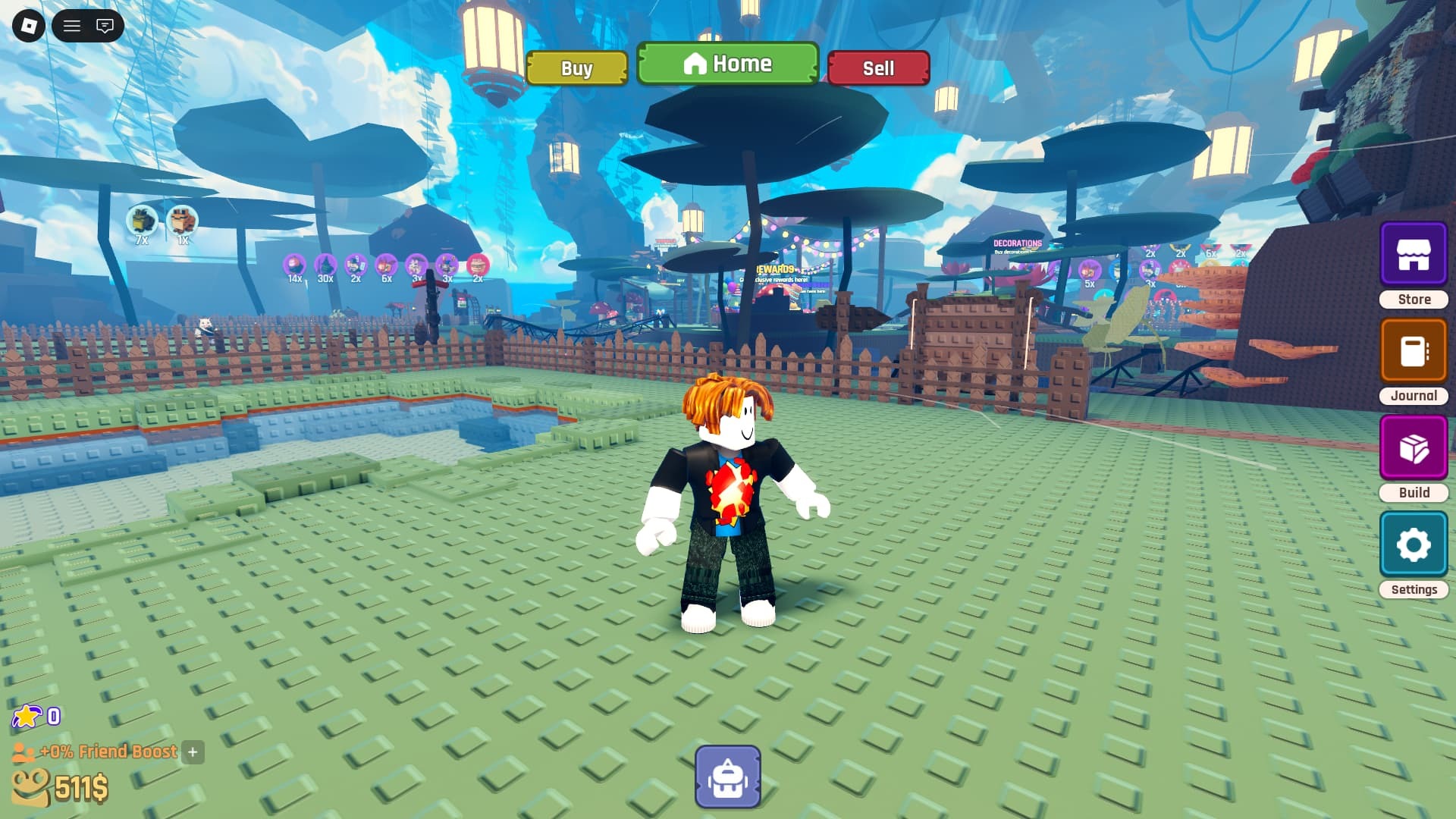The height and width of the screenshot is (819, 1456).
Task: Click the plus next to Friend Boost
Action: pyautogui.click(x=193, y=753)
